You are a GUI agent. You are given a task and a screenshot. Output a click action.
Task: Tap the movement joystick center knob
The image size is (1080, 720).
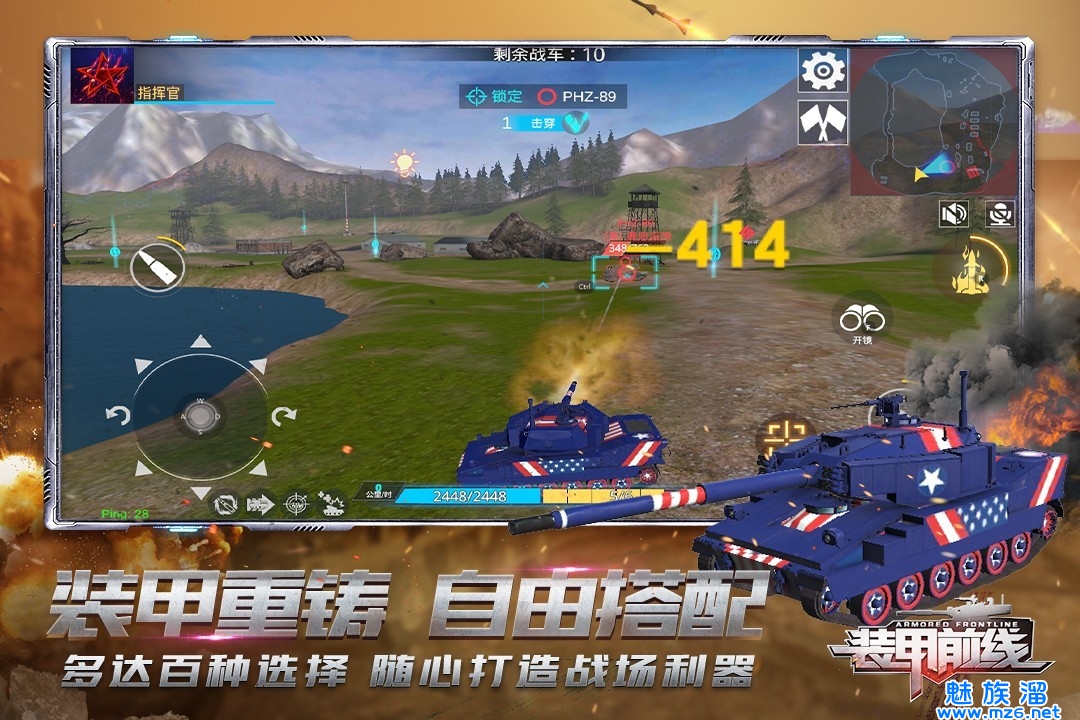click(x=200, y=416)
